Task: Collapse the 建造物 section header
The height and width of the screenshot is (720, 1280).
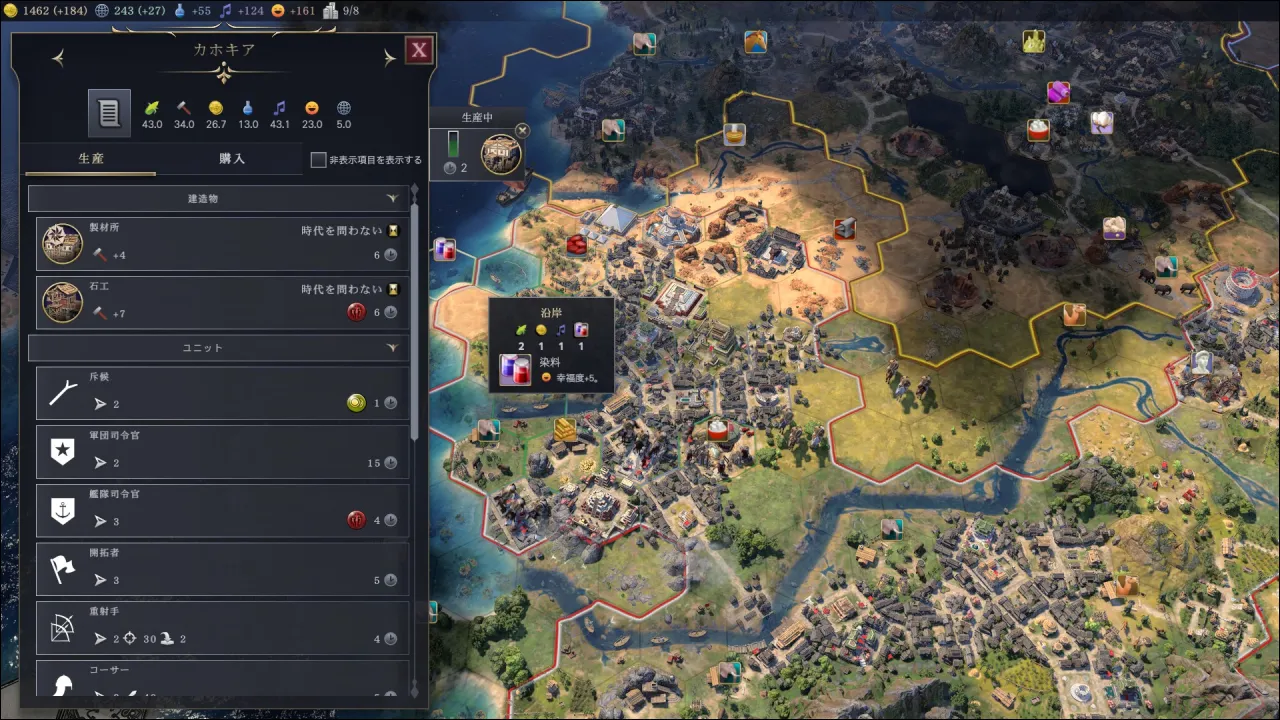Action: pyautogui.click(x=218, y=199)
